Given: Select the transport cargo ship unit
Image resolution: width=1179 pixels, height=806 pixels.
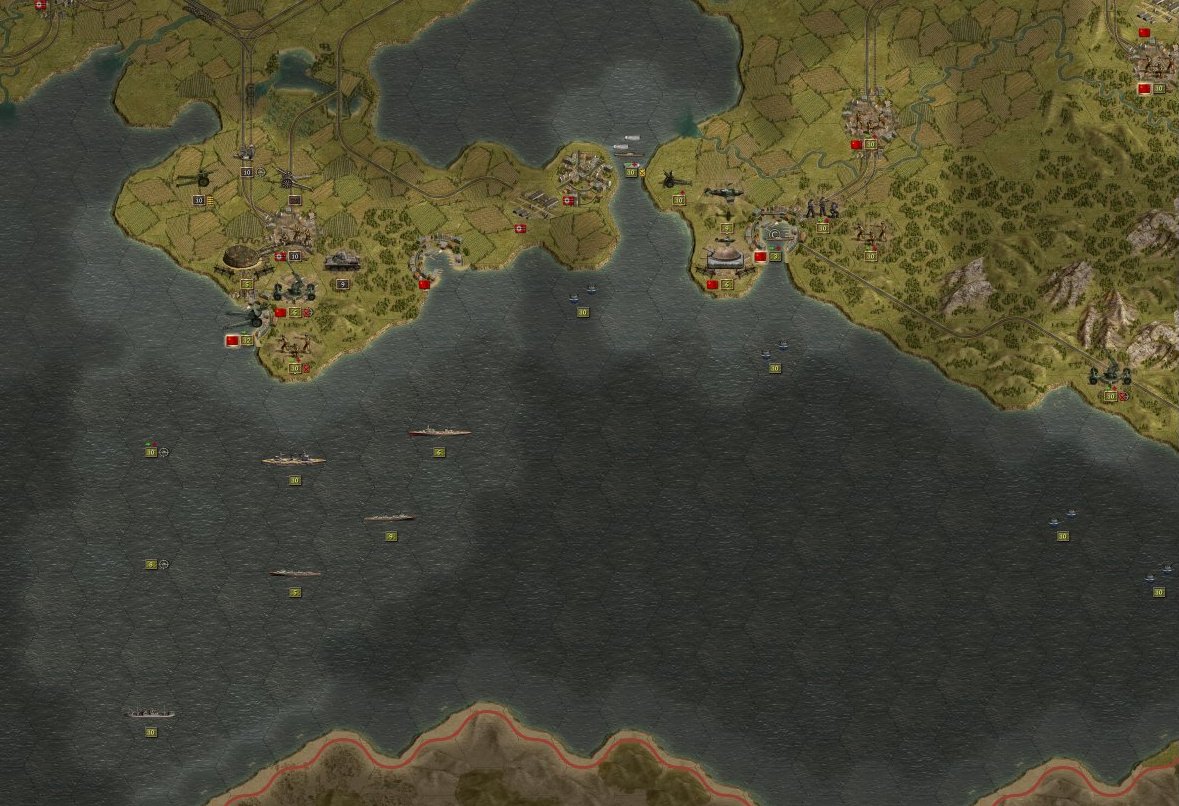Looking at the screenshot, I should pos(150,713).
